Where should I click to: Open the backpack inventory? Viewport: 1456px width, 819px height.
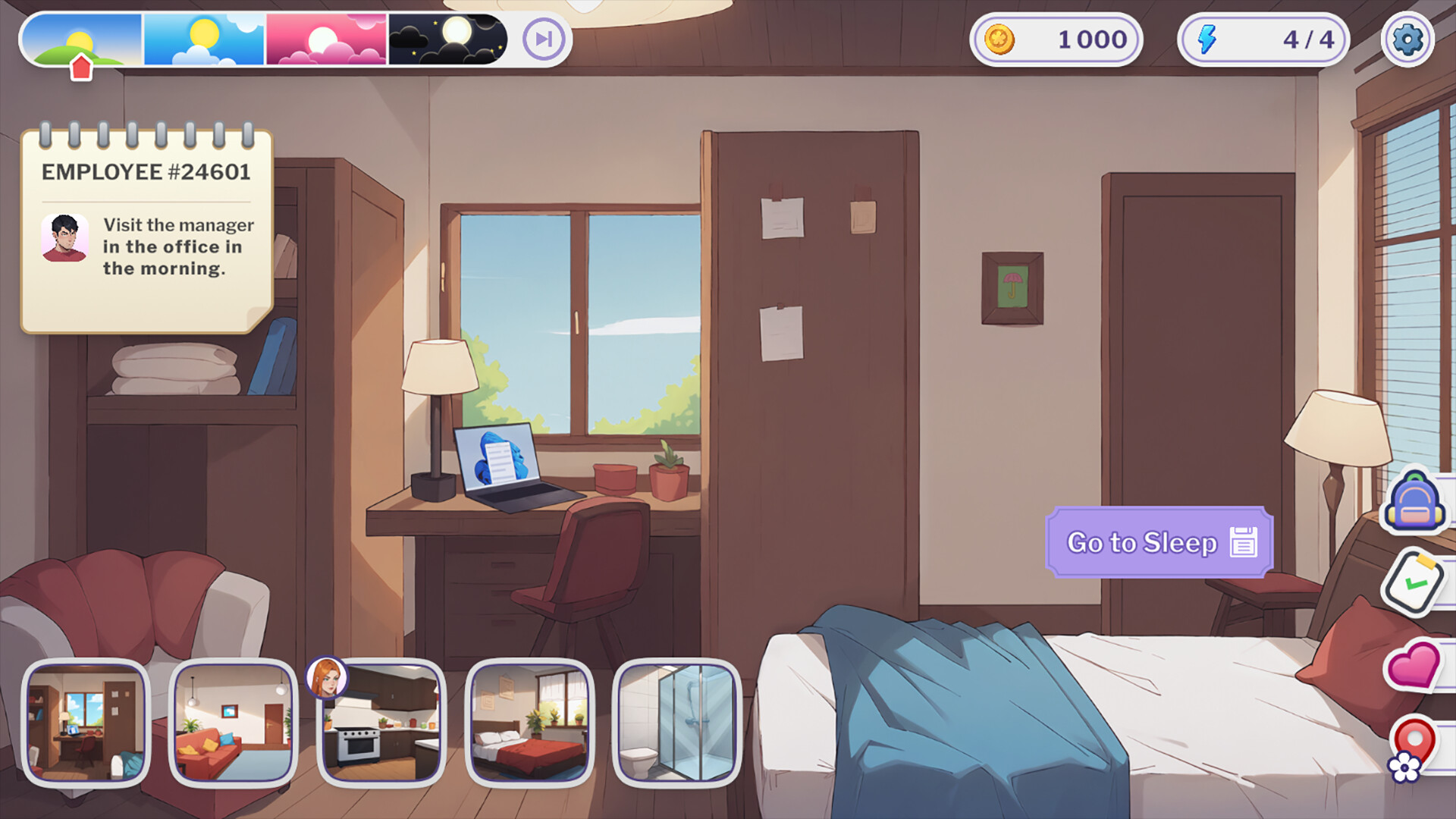coord(1417,502)
